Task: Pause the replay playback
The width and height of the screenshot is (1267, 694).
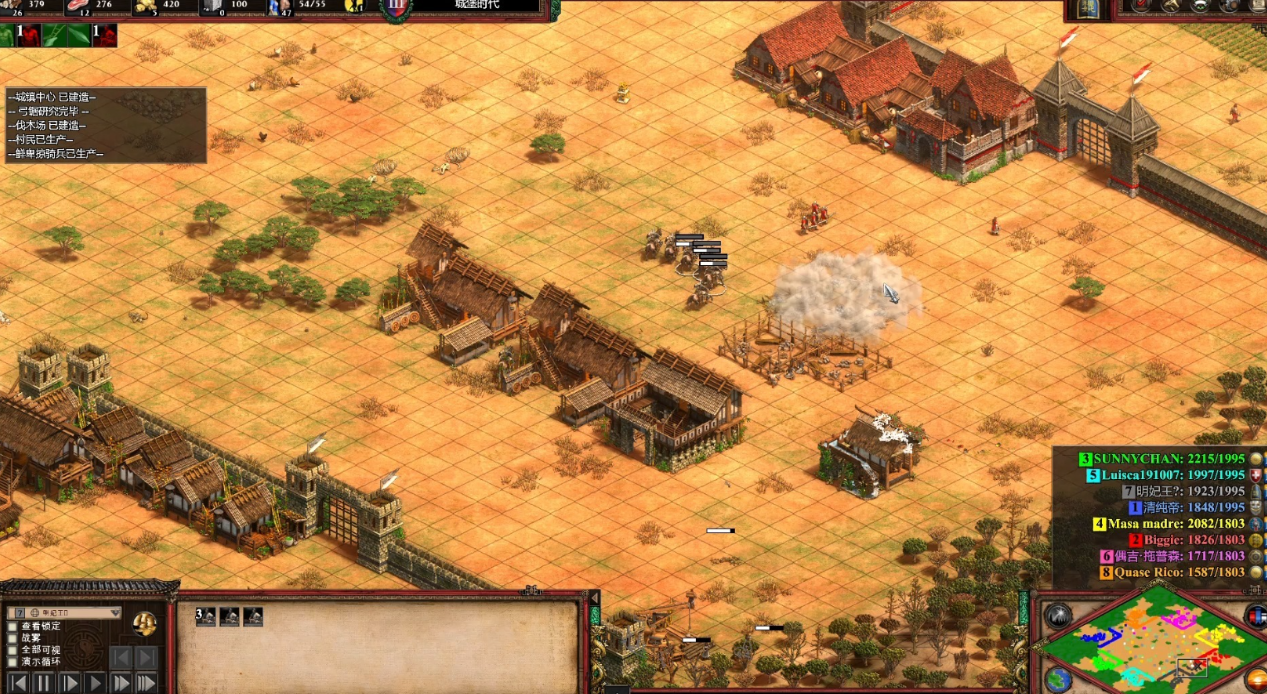Action: (43, 683)
